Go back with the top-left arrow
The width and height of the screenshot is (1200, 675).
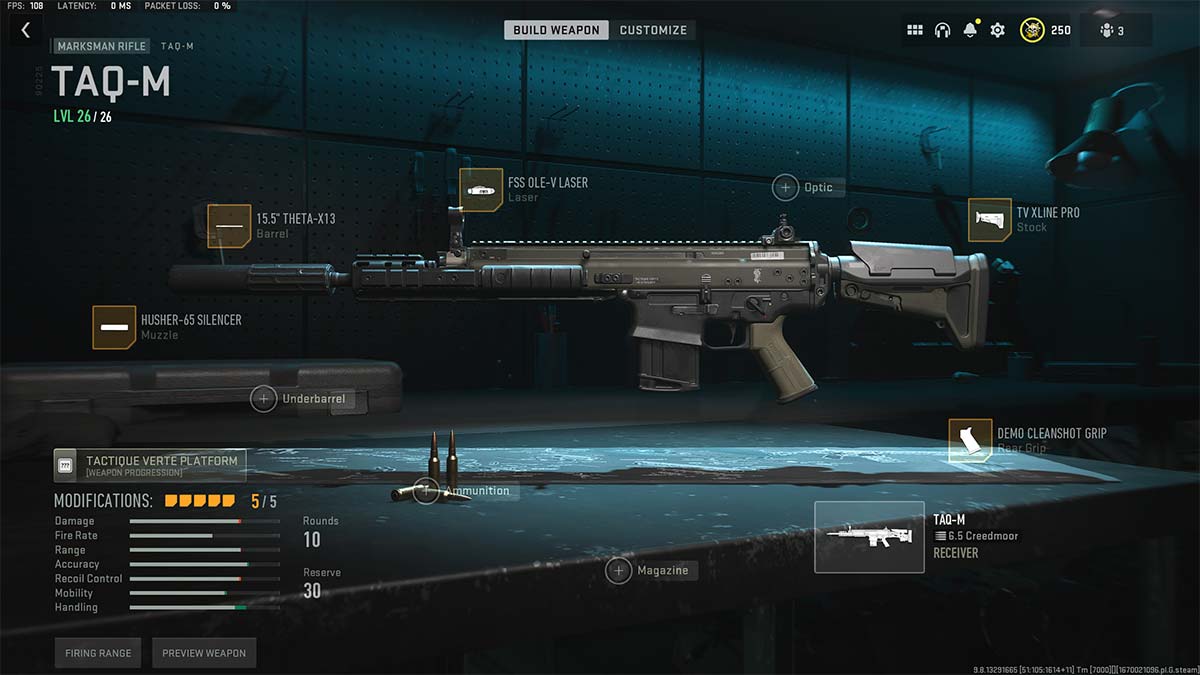(x=26, y=31)
